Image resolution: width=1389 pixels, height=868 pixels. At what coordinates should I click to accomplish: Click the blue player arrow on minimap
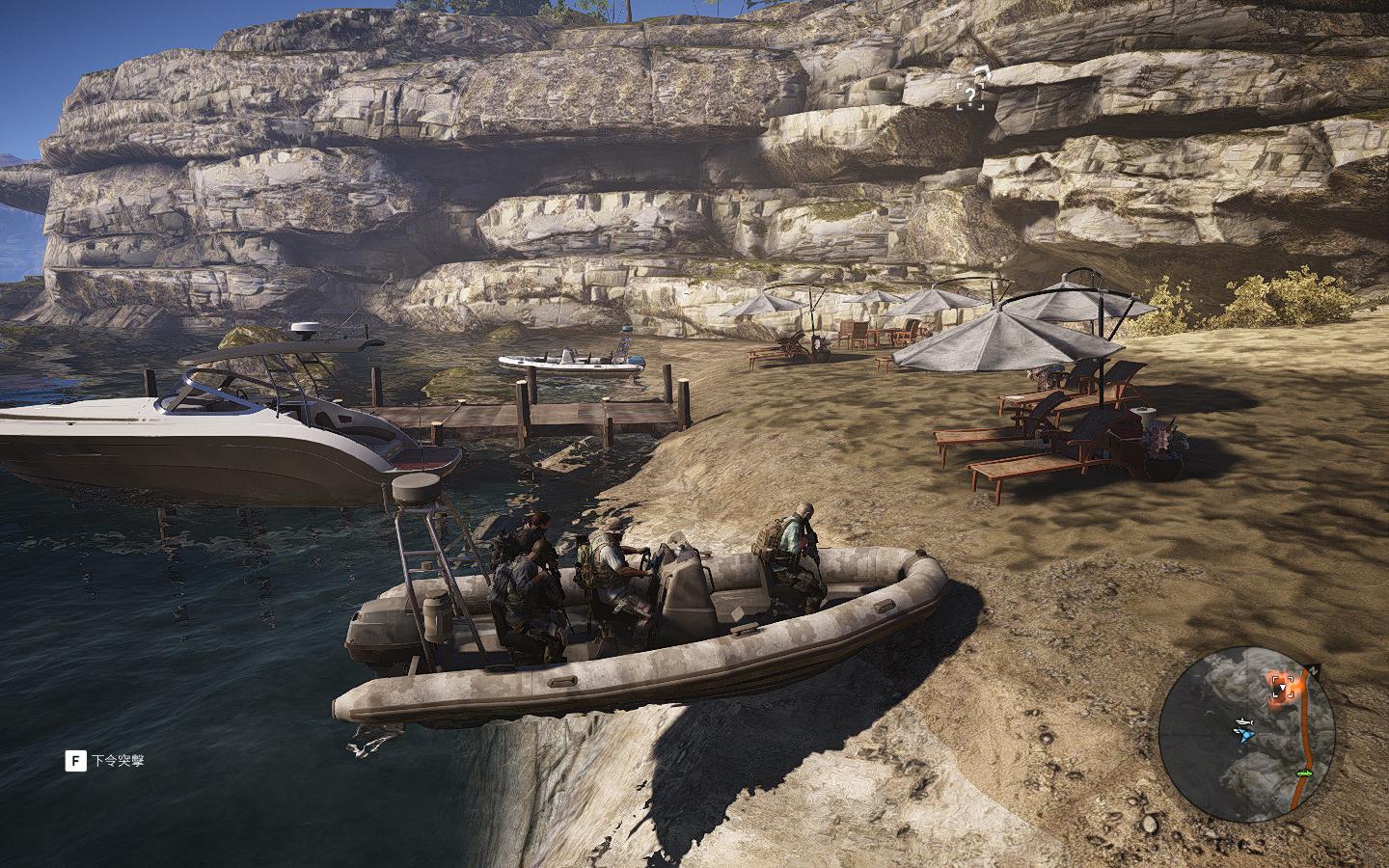1244,735
